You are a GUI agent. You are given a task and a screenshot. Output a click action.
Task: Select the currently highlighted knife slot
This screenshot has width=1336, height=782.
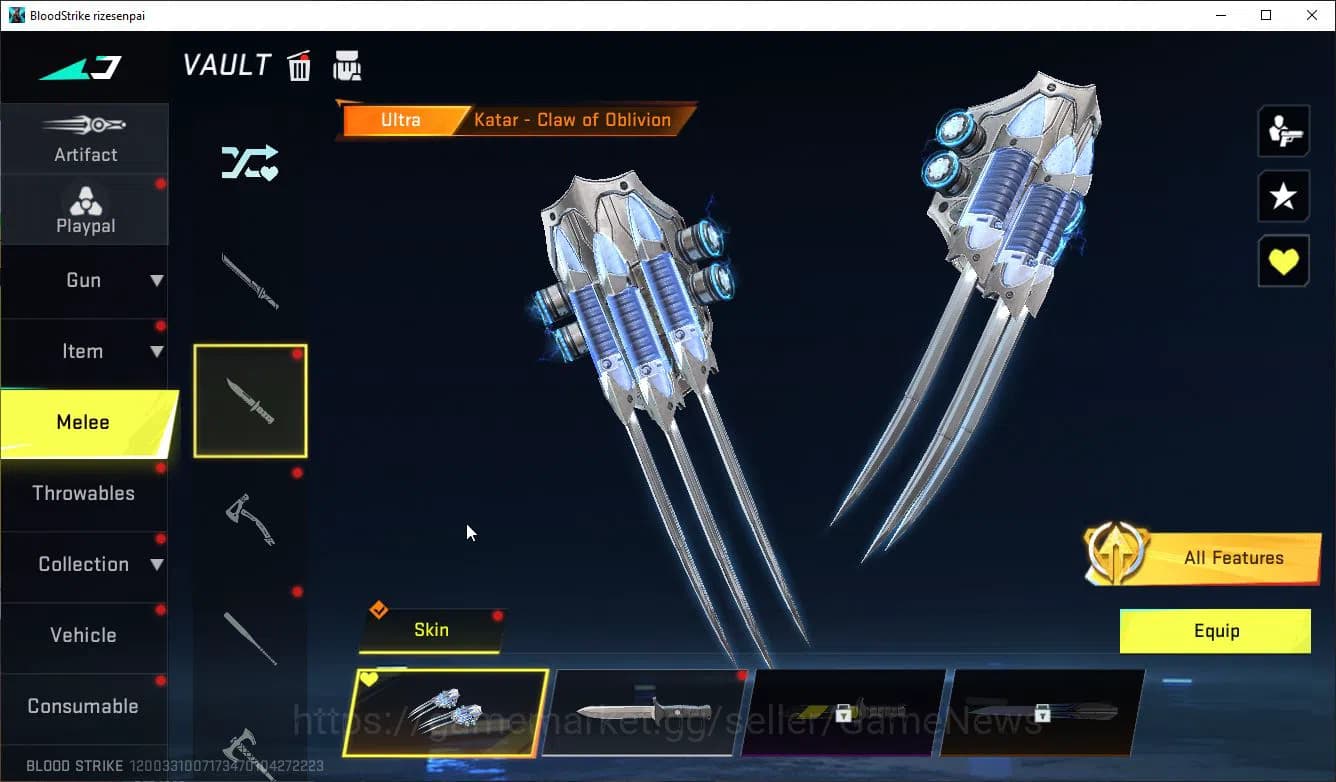pyautogui.click(x=250, y=400)
